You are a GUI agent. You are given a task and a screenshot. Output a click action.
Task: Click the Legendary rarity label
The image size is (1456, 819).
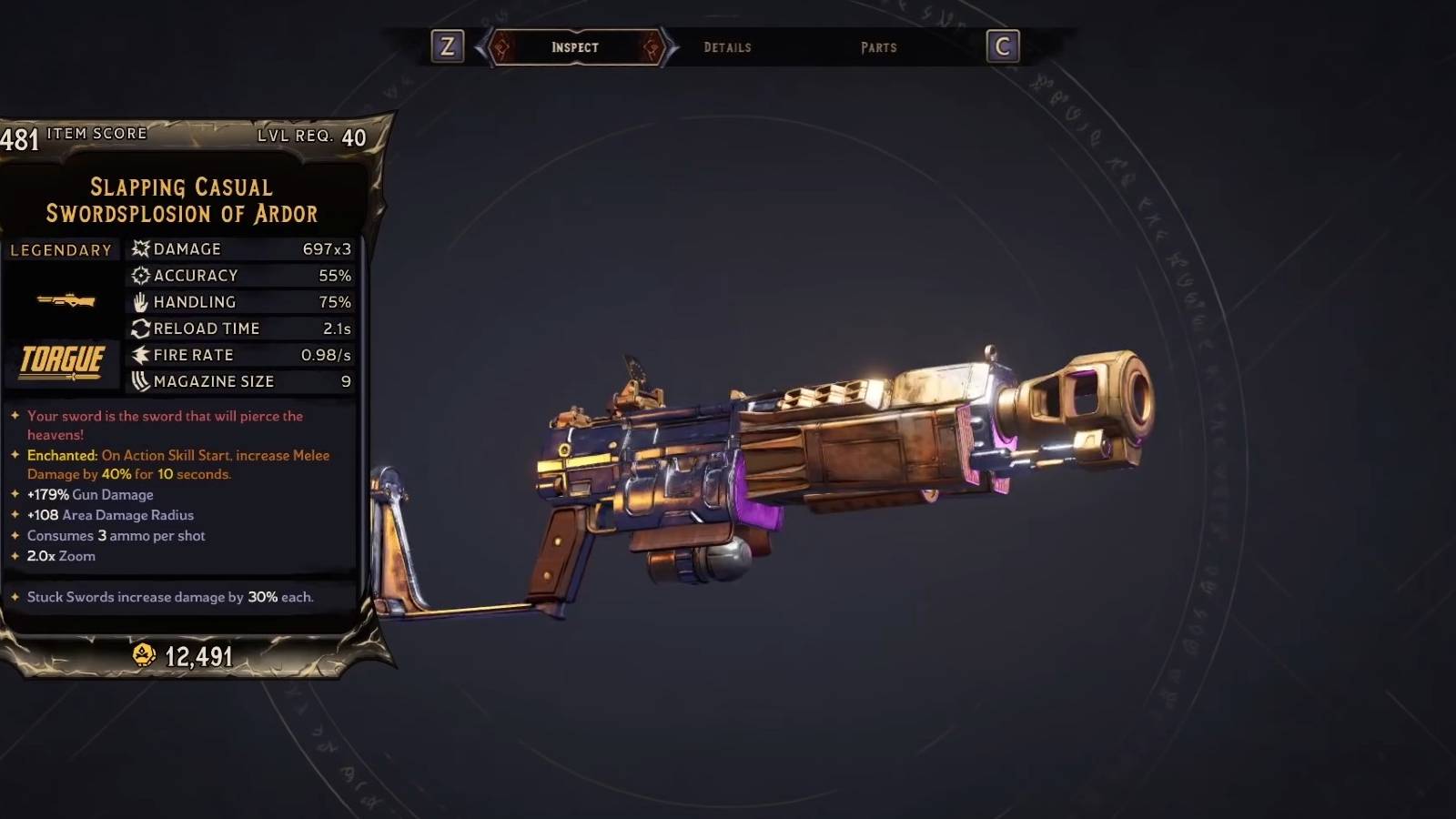point(58,249)
